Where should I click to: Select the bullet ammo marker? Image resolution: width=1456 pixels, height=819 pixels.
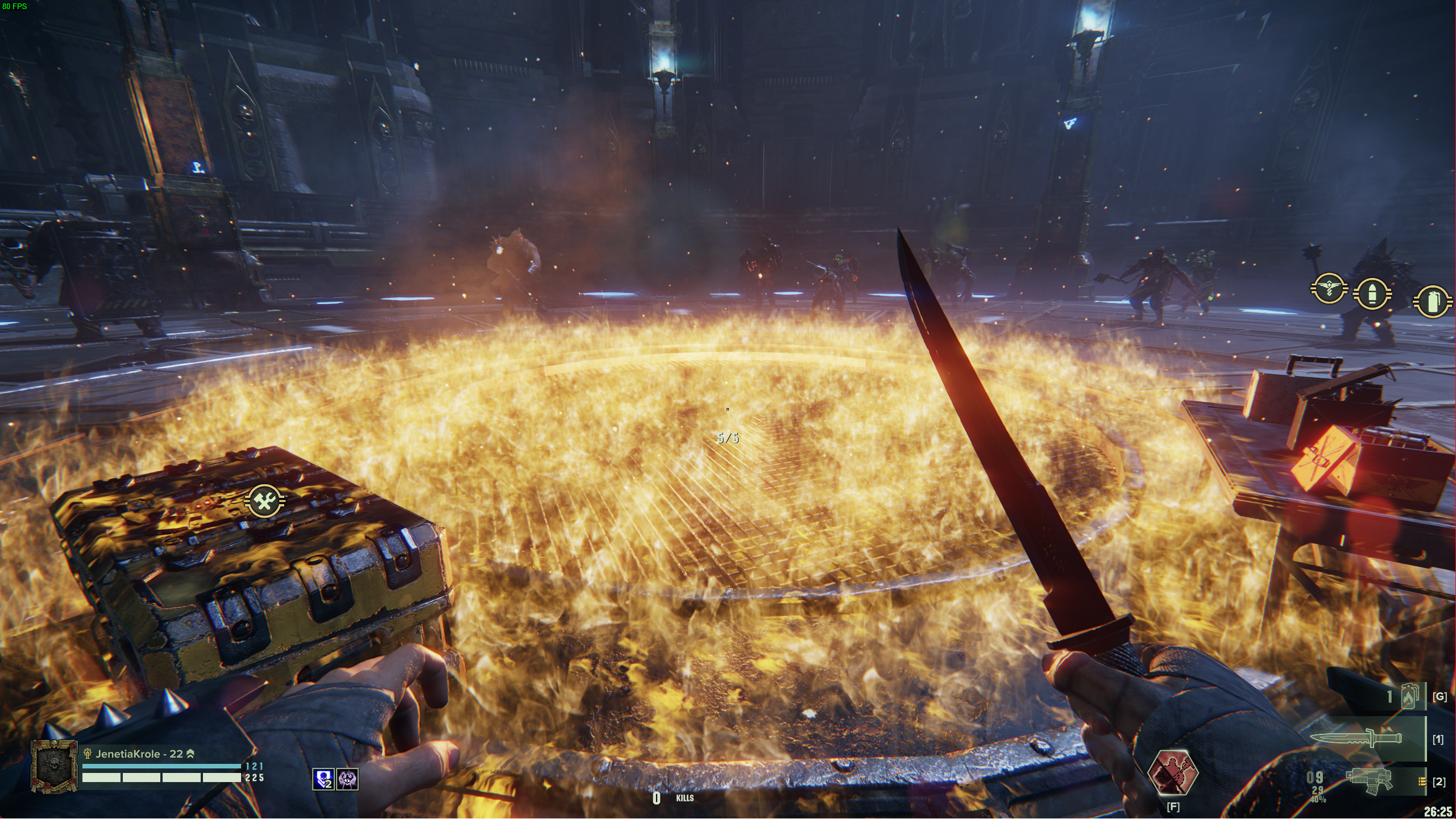click(1372, 294)
